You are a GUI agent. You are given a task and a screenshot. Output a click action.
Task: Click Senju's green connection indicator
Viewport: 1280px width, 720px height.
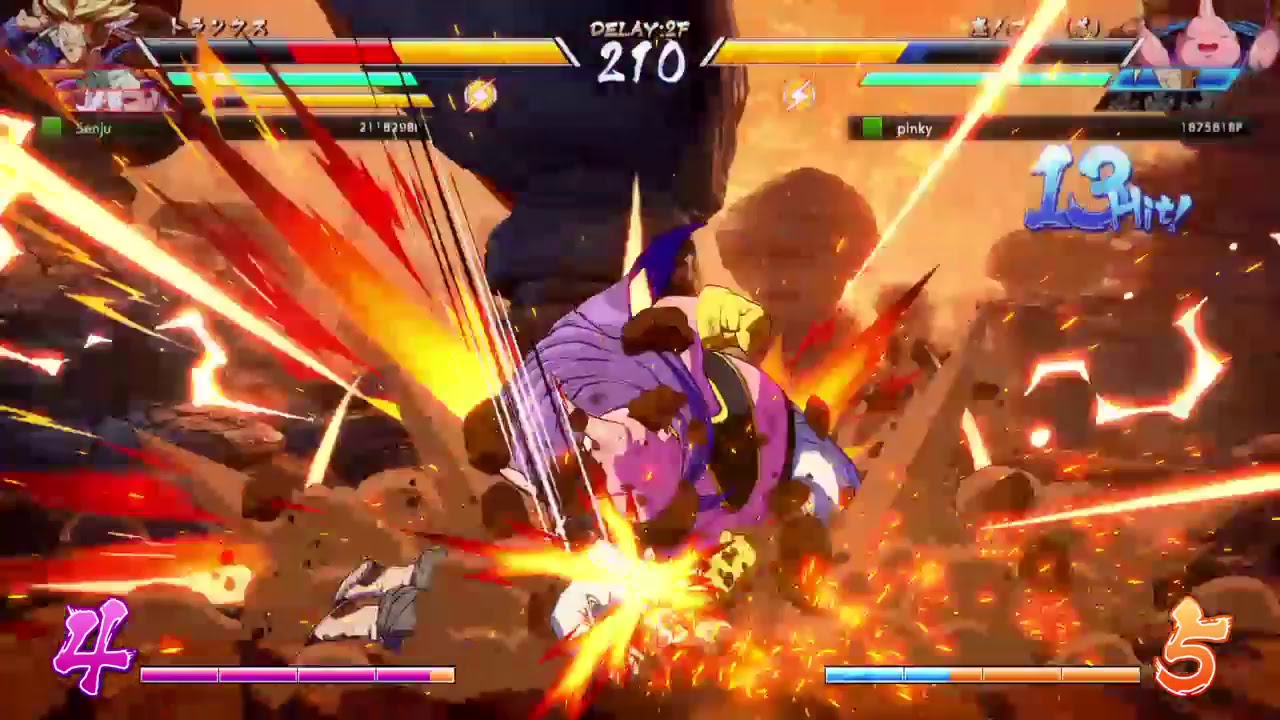[x=55, y=128]
